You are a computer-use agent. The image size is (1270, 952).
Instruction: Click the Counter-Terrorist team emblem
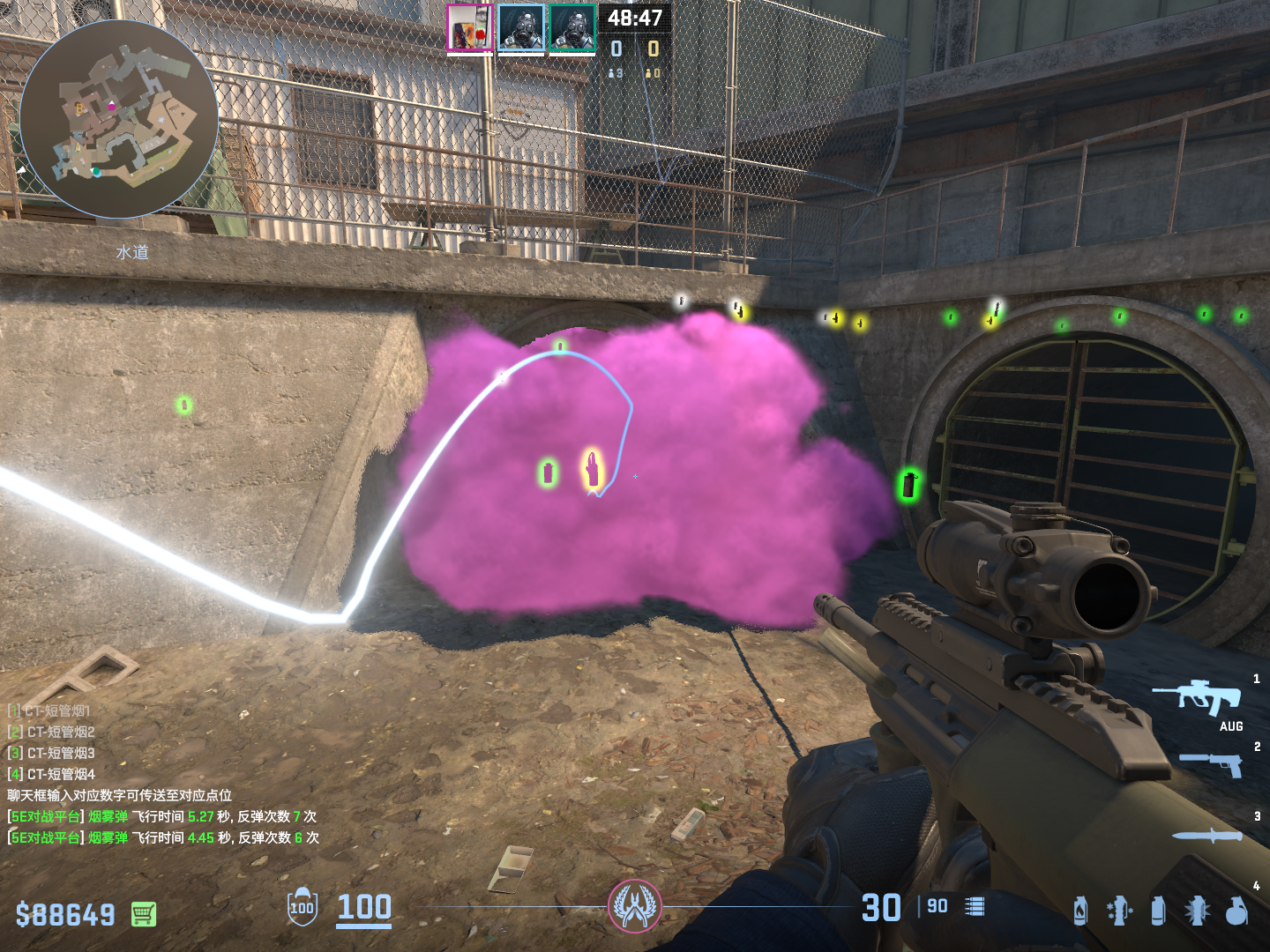click(x=634, y=906)
